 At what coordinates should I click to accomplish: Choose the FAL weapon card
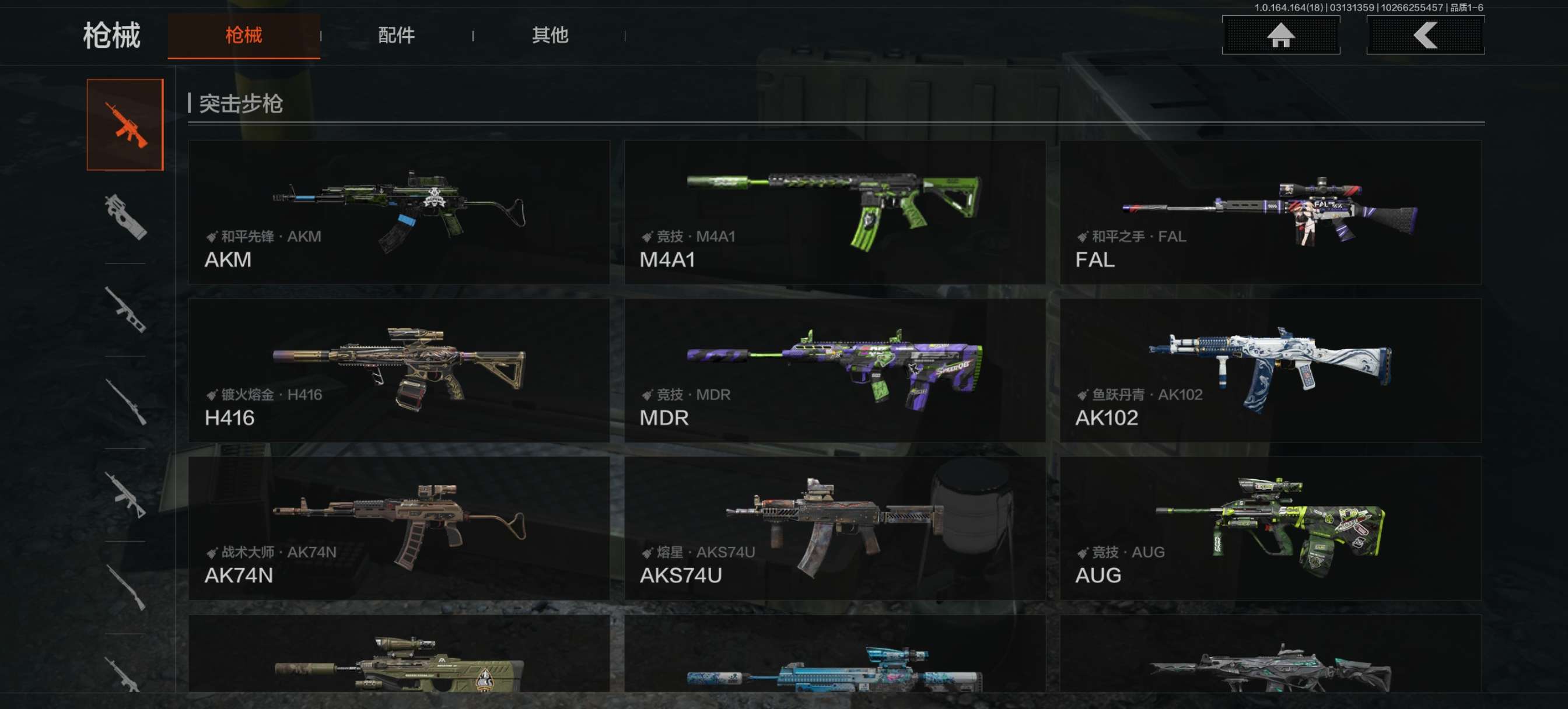point(1270,212)
